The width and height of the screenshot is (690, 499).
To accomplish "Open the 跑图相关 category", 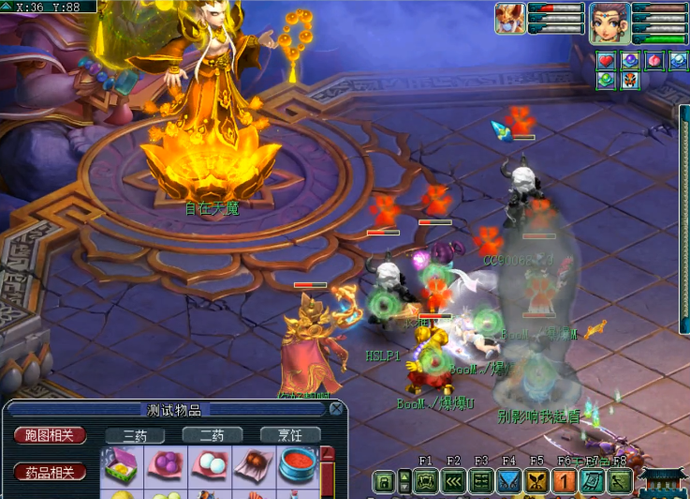I will click(49, 435).
